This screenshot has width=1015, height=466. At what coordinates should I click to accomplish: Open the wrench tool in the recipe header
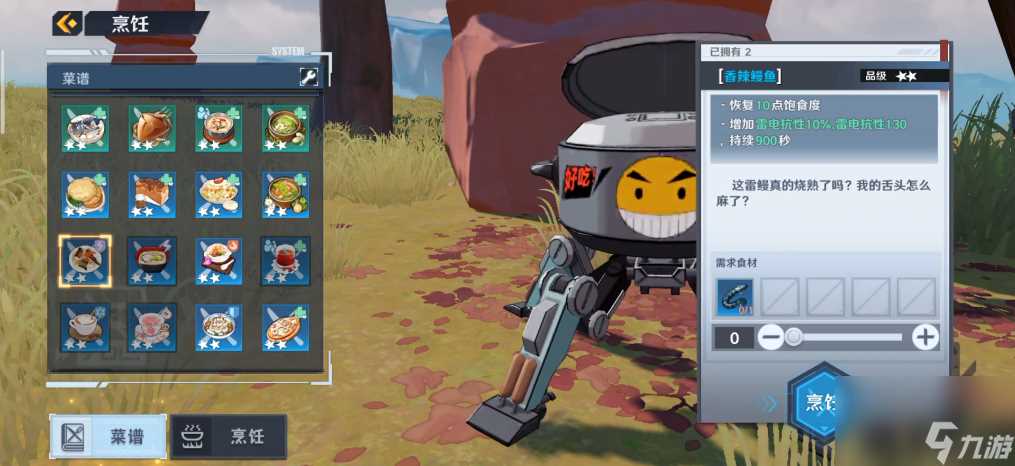[x=308, y=77]
